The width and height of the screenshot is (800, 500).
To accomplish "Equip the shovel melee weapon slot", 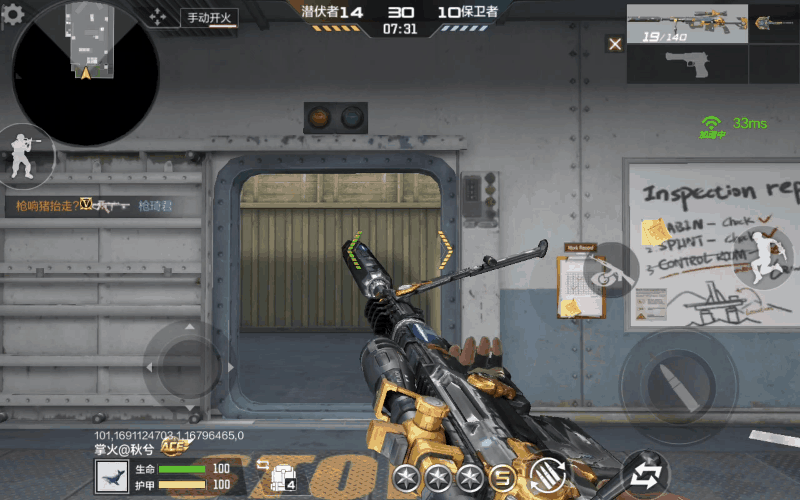I will coord(773,23).
